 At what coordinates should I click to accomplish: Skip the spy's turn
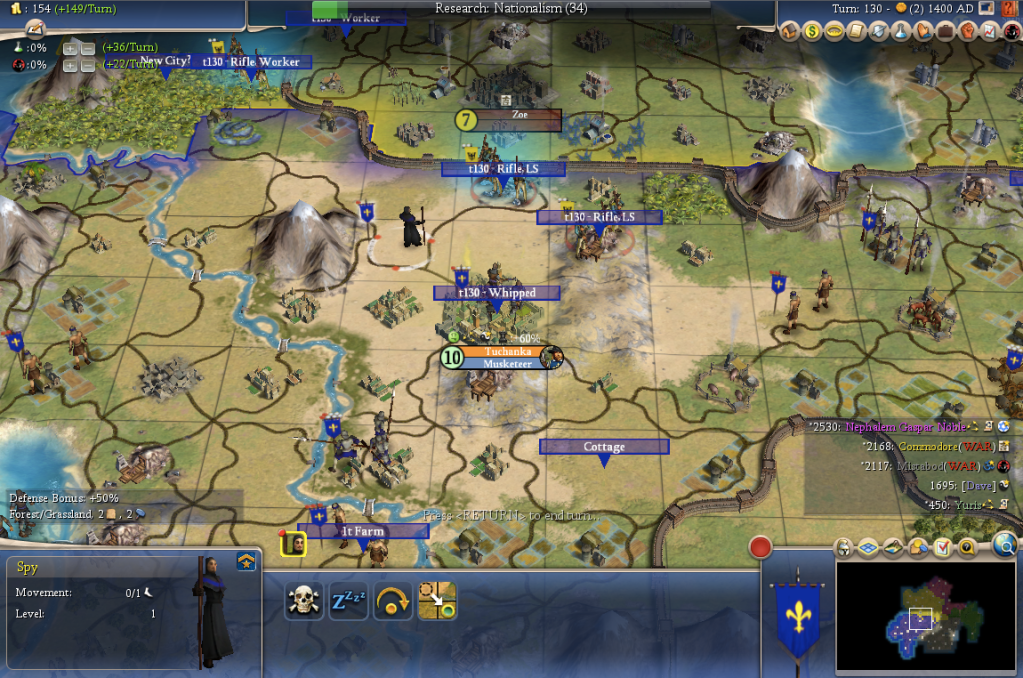(x=392, y=600)
